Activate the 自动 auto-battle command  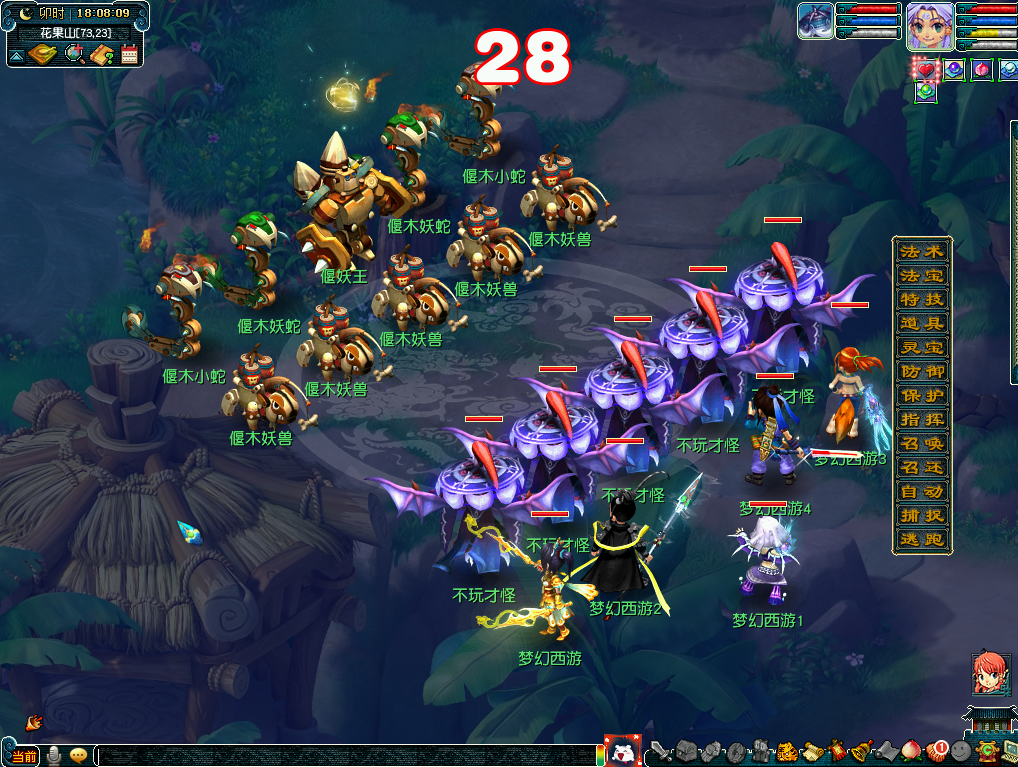point(921,492)
